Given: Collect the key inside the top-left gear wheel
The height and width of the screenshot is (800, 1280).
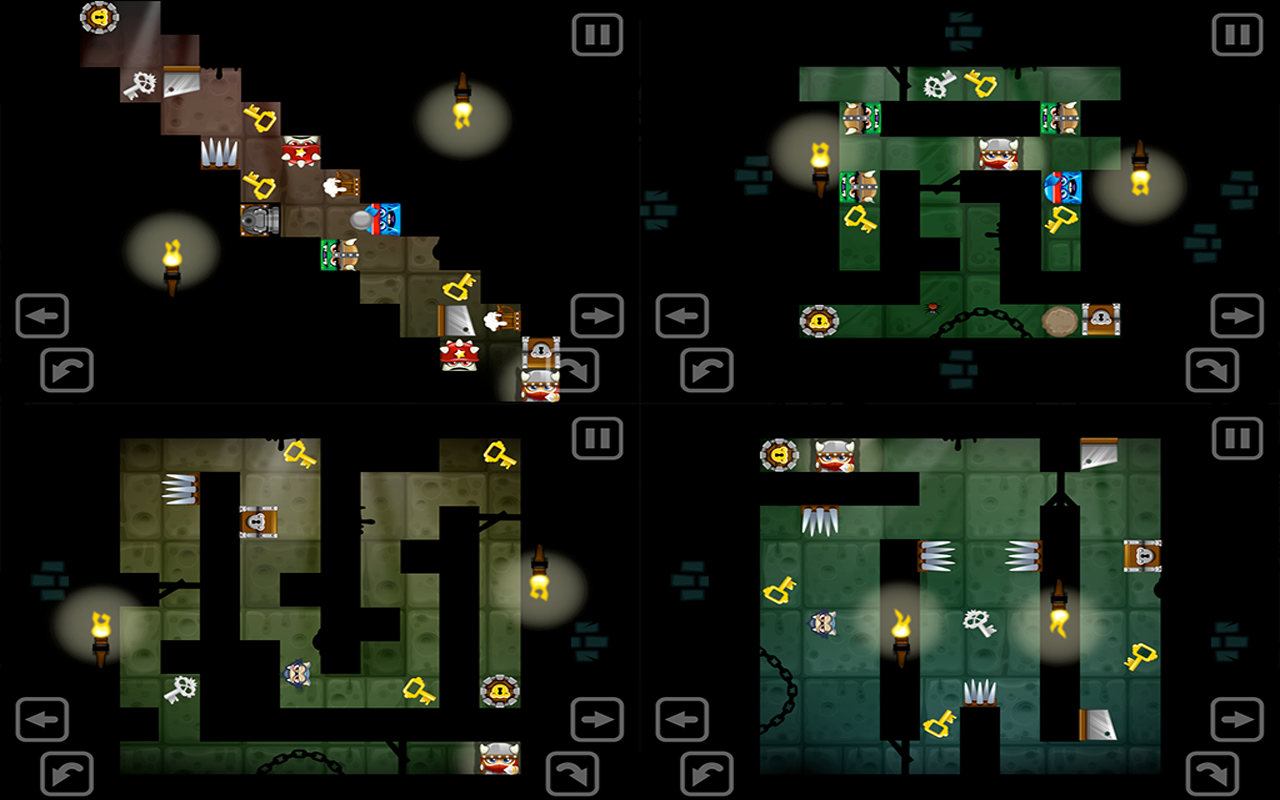Looking at the screenshot, I should (100, 18).
